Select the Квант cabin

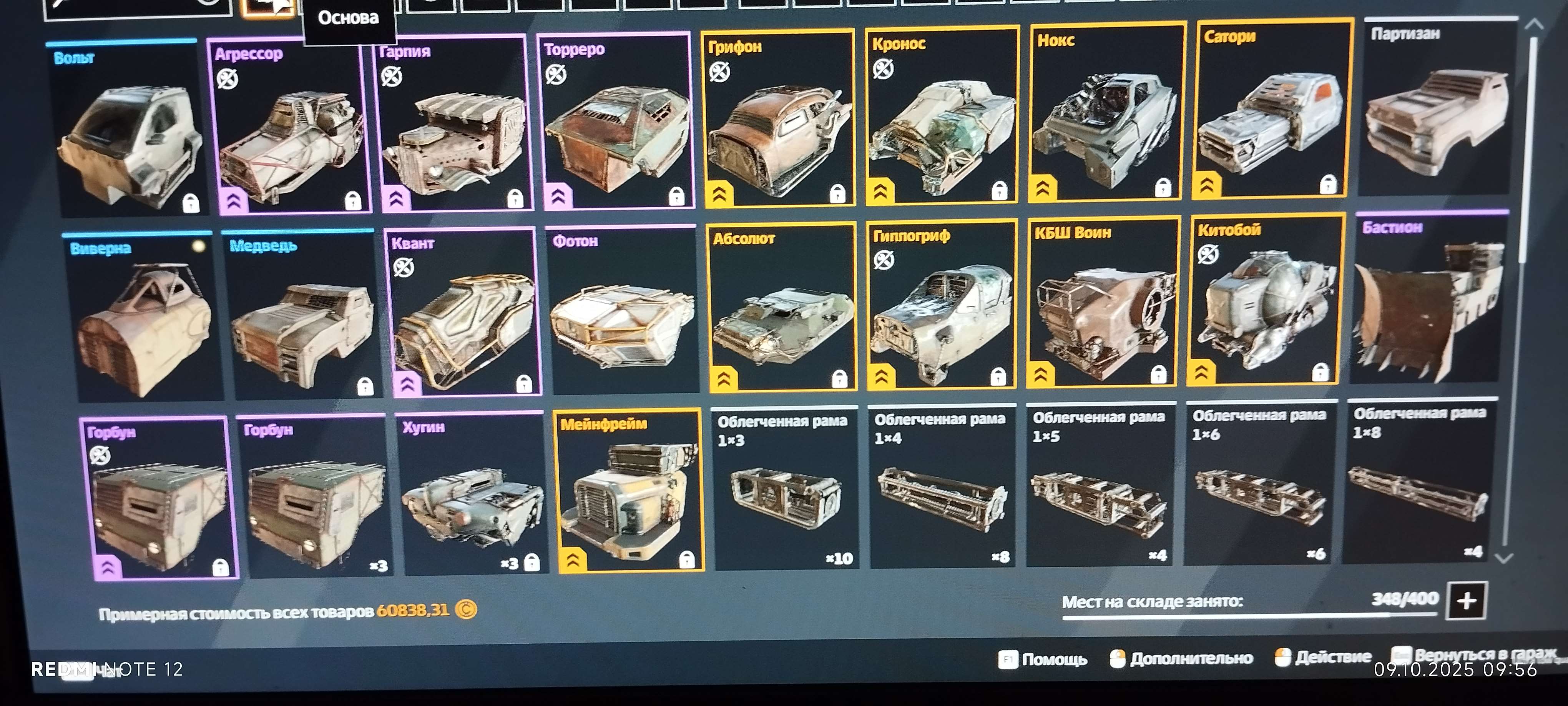click(x=464, y=314)
